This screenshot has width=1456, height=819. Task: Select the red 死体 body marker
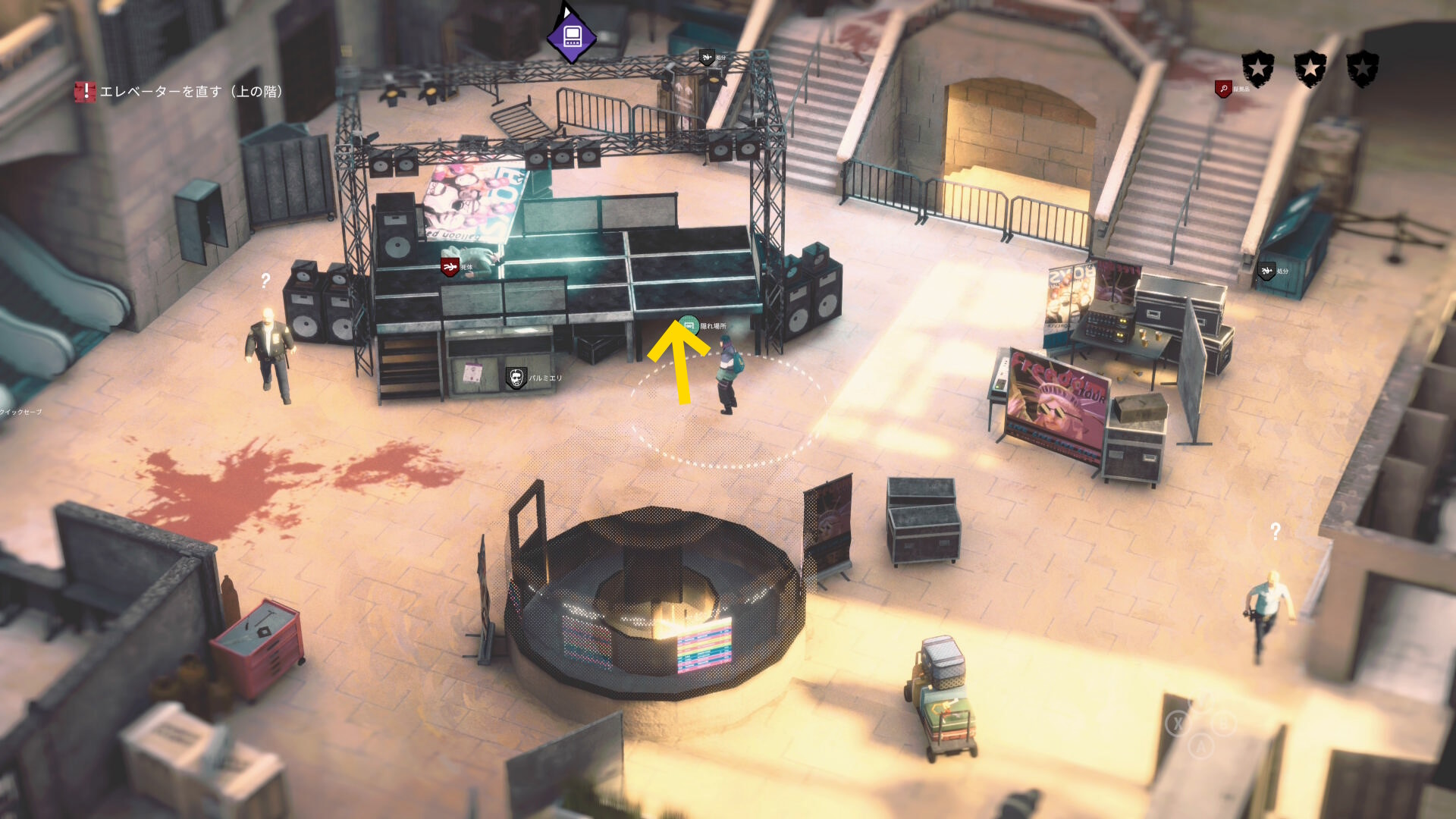[x=450, y=267]
